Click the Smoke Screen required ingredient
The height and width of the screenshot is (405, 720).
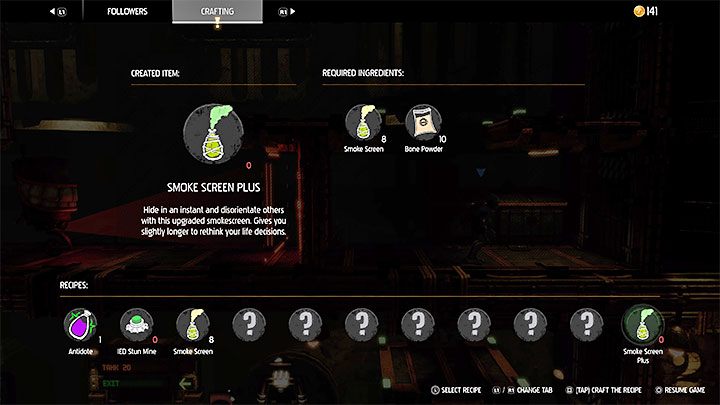[x=362, y=122]
